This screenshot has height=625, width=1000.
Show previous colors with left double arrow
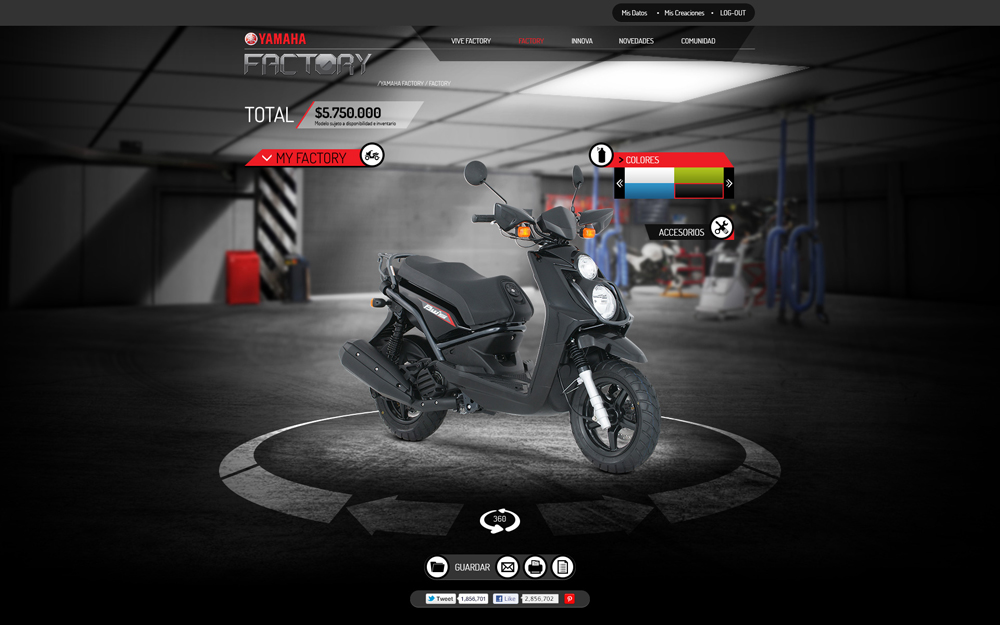(619, 183)
